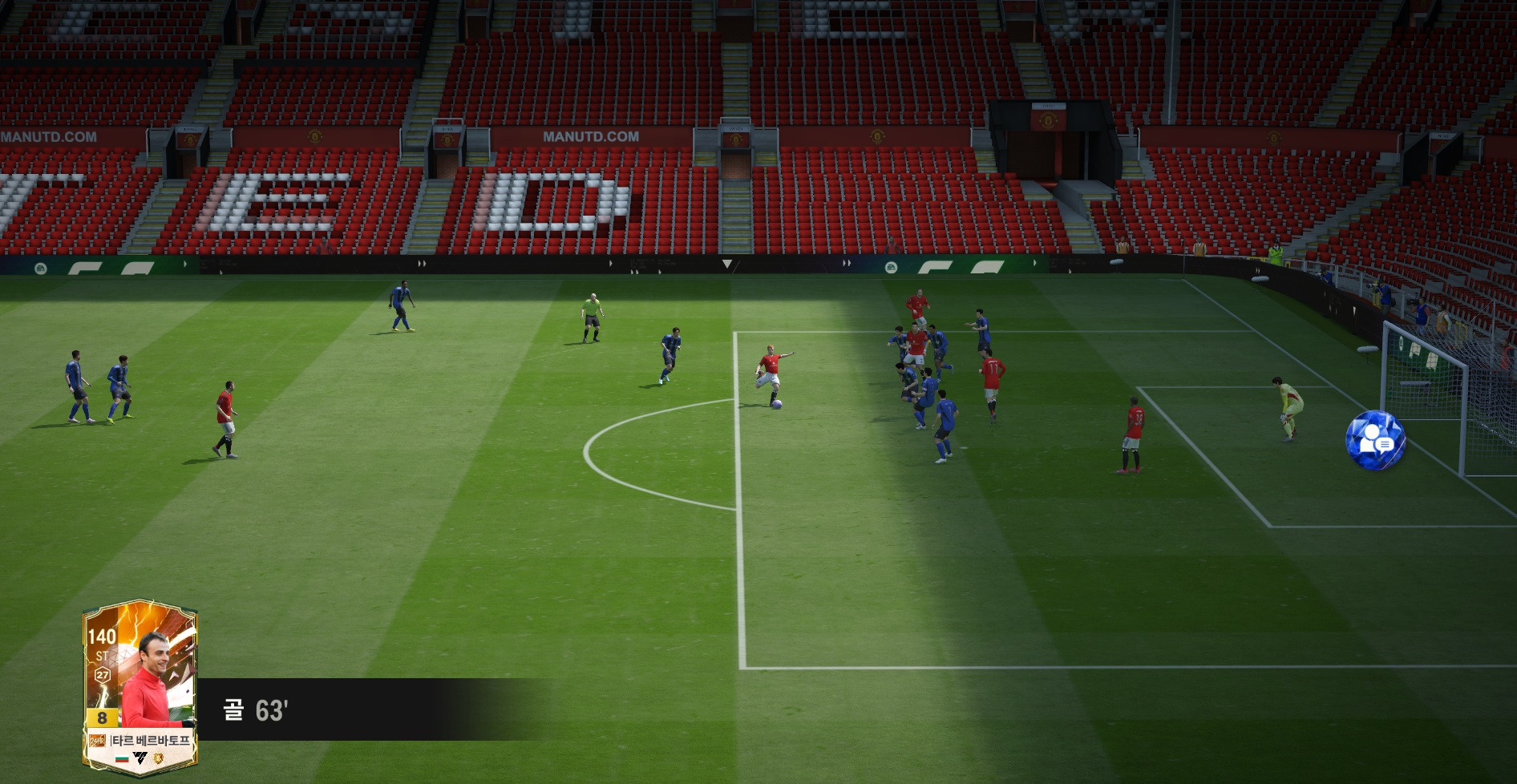The height and width of the screenshot is (784, 1517).
Task: Select the Berbatov 140 ST player card
Action: 140,688
